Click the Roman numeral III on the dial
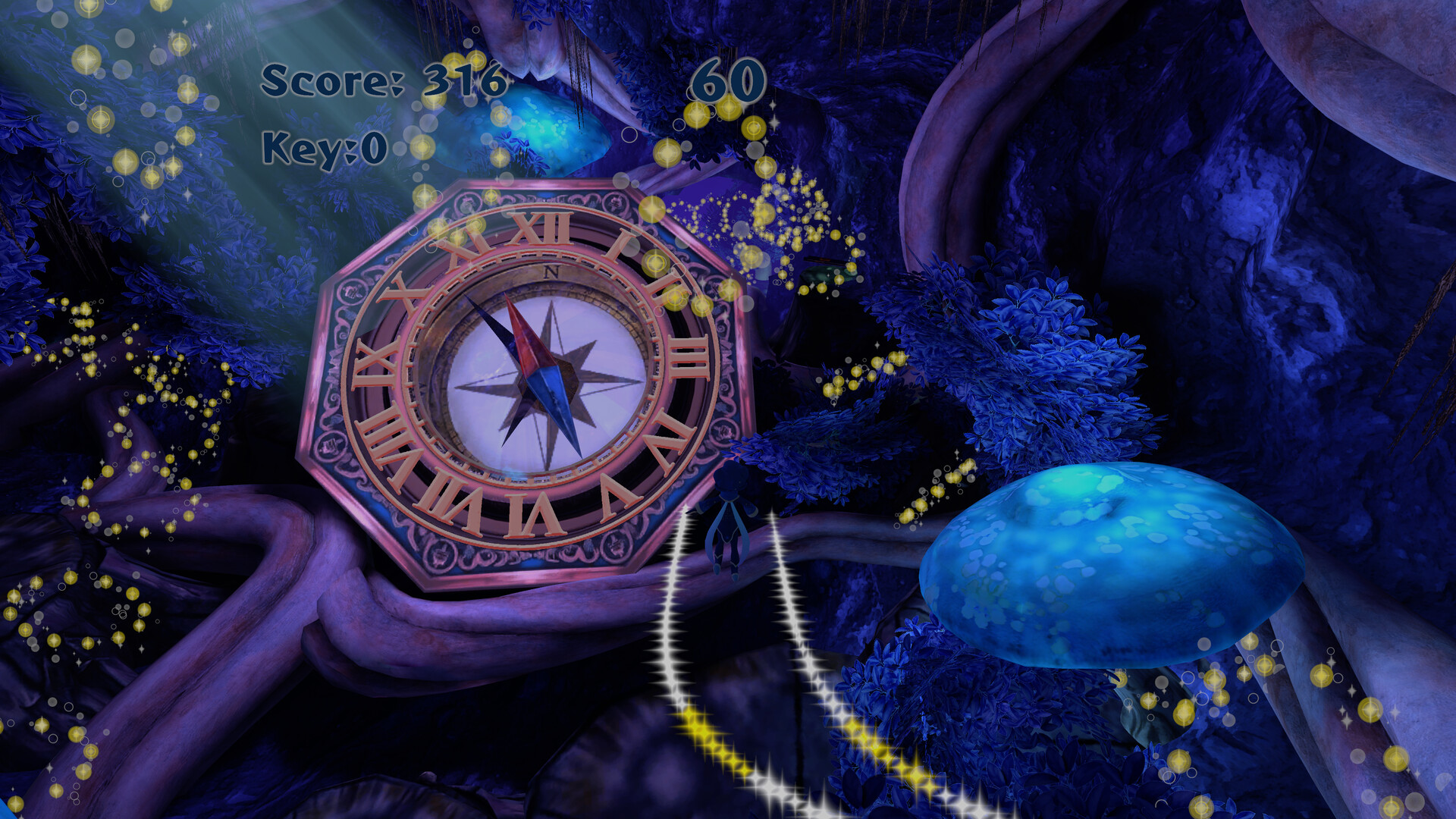The height and width of the screenshot is (819, 1456). (x=689, y=356)
